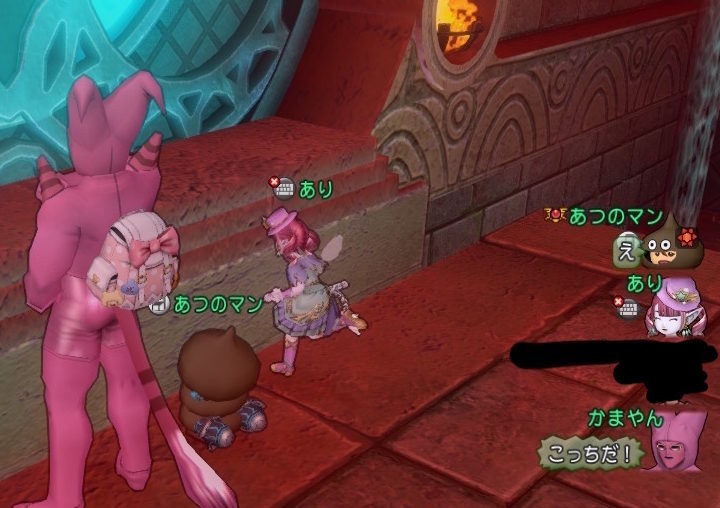Select かまやん's pink hooded chat portrait
This screenshot has height=508, width=720.
click(x=677, y=441)
